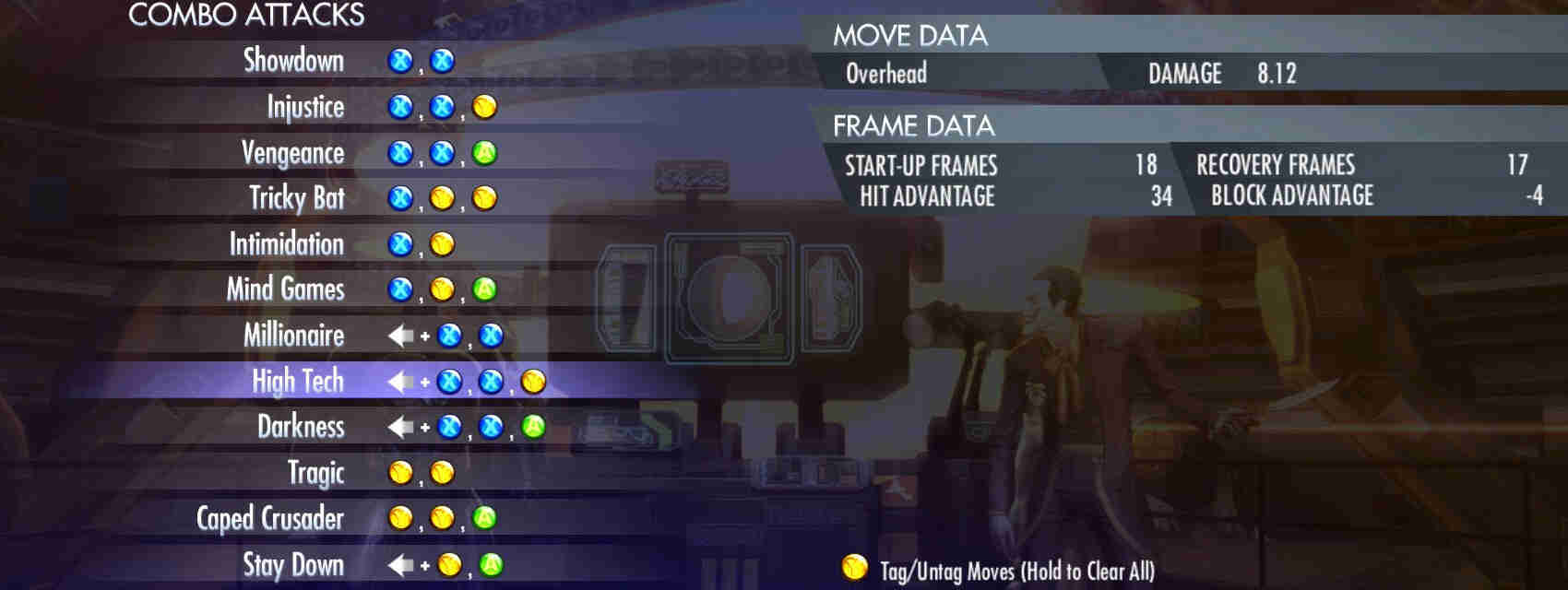Highlight the Vengeance combo row
The height and width of the screenshot is (590, 1568).
tap(292, 153)
